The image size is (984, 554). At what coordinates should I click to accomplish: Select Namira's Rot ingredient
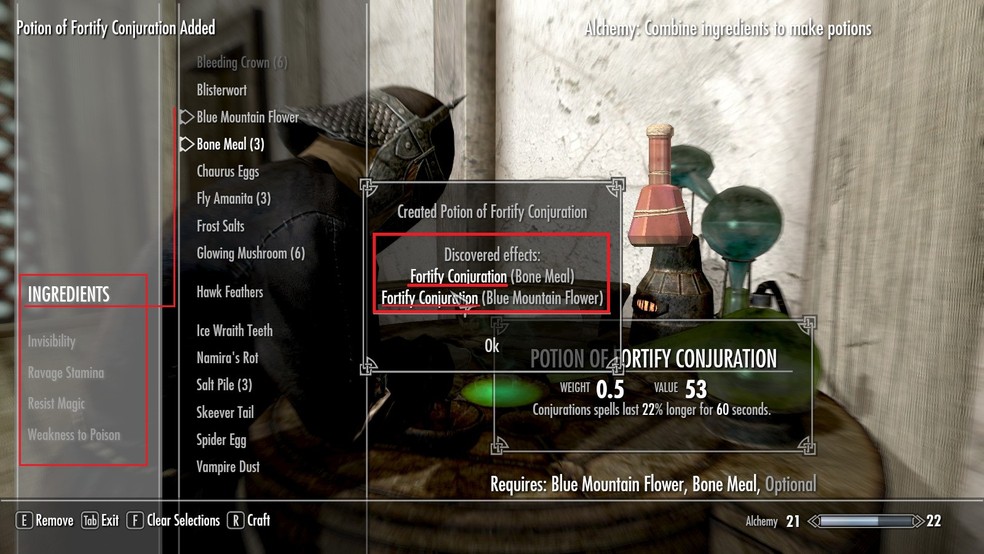click(x=227, y=357)
